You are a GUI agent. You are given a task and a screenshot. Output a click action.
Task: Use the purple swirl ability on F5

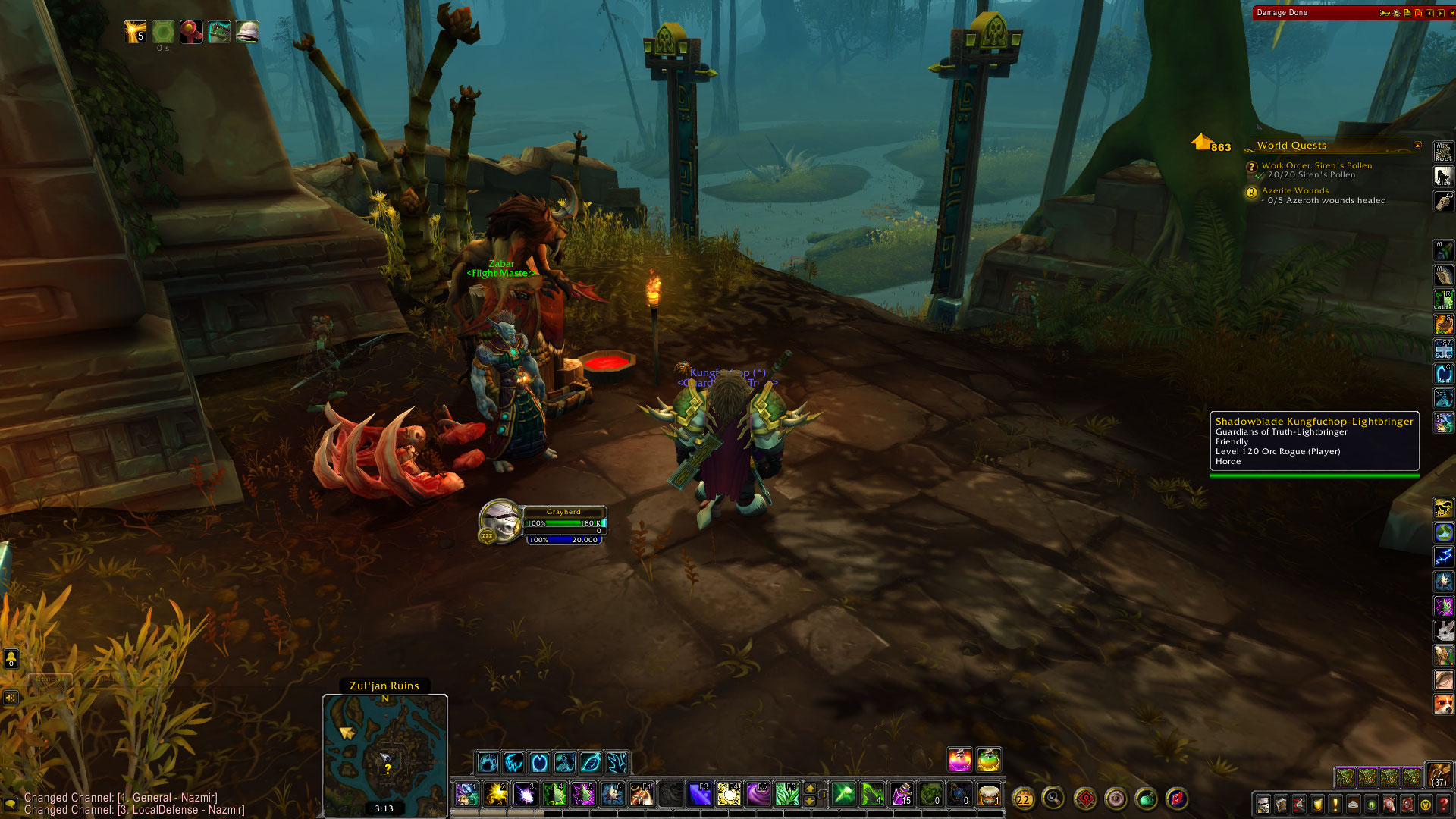coord(758,794)
